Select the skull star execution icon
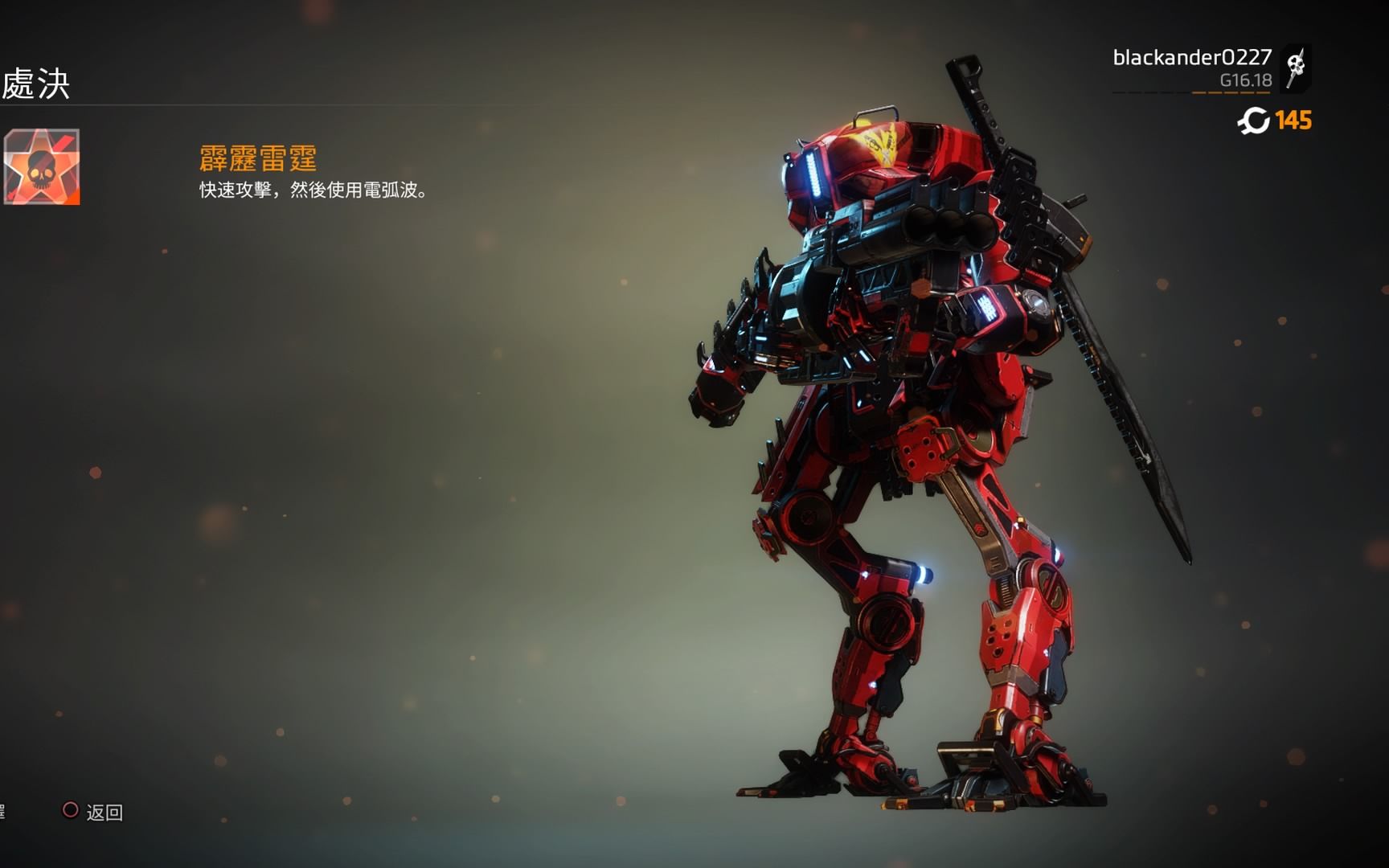 (x=42, y=167)
